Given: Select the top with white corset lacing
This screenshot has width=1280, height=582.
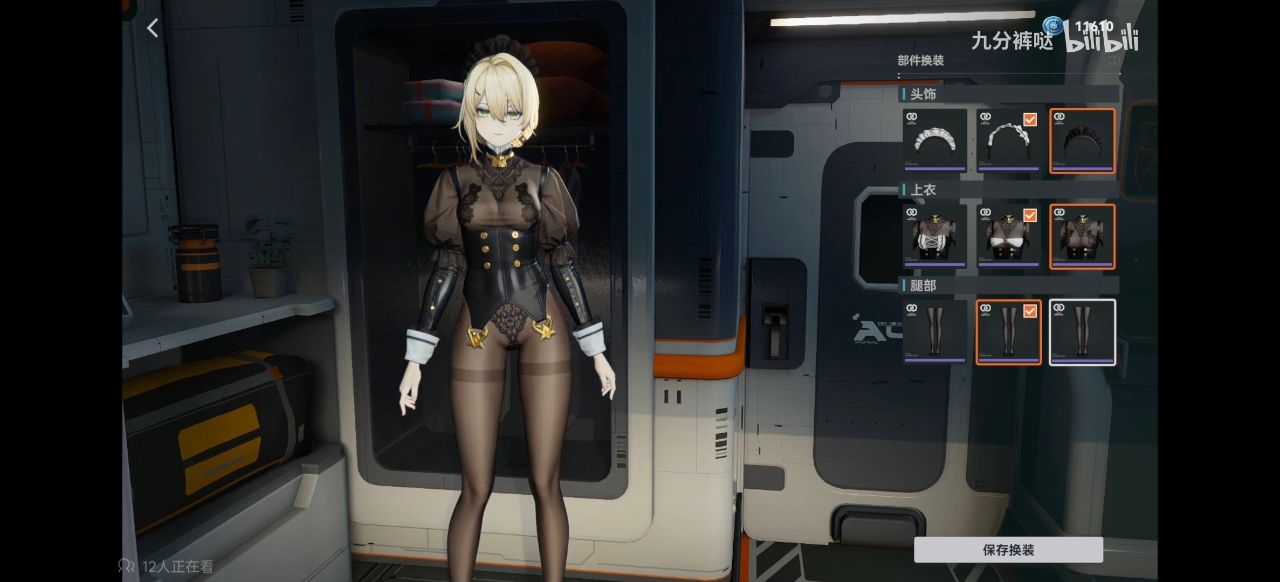Looking at the screenshot, I should (x=935, y=236).
